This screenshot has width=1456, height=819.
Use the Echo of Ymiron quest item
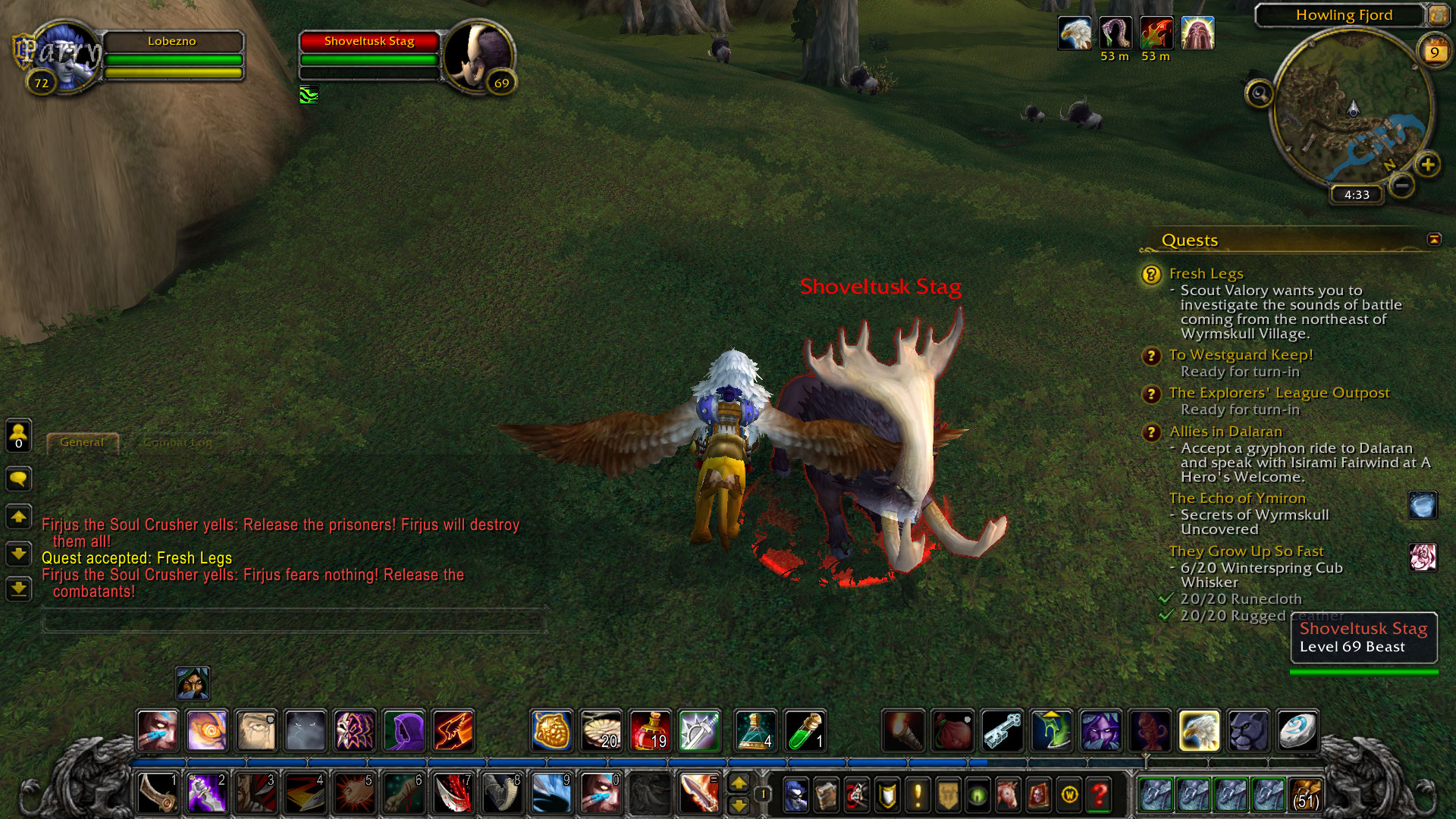coord(1423,506)
